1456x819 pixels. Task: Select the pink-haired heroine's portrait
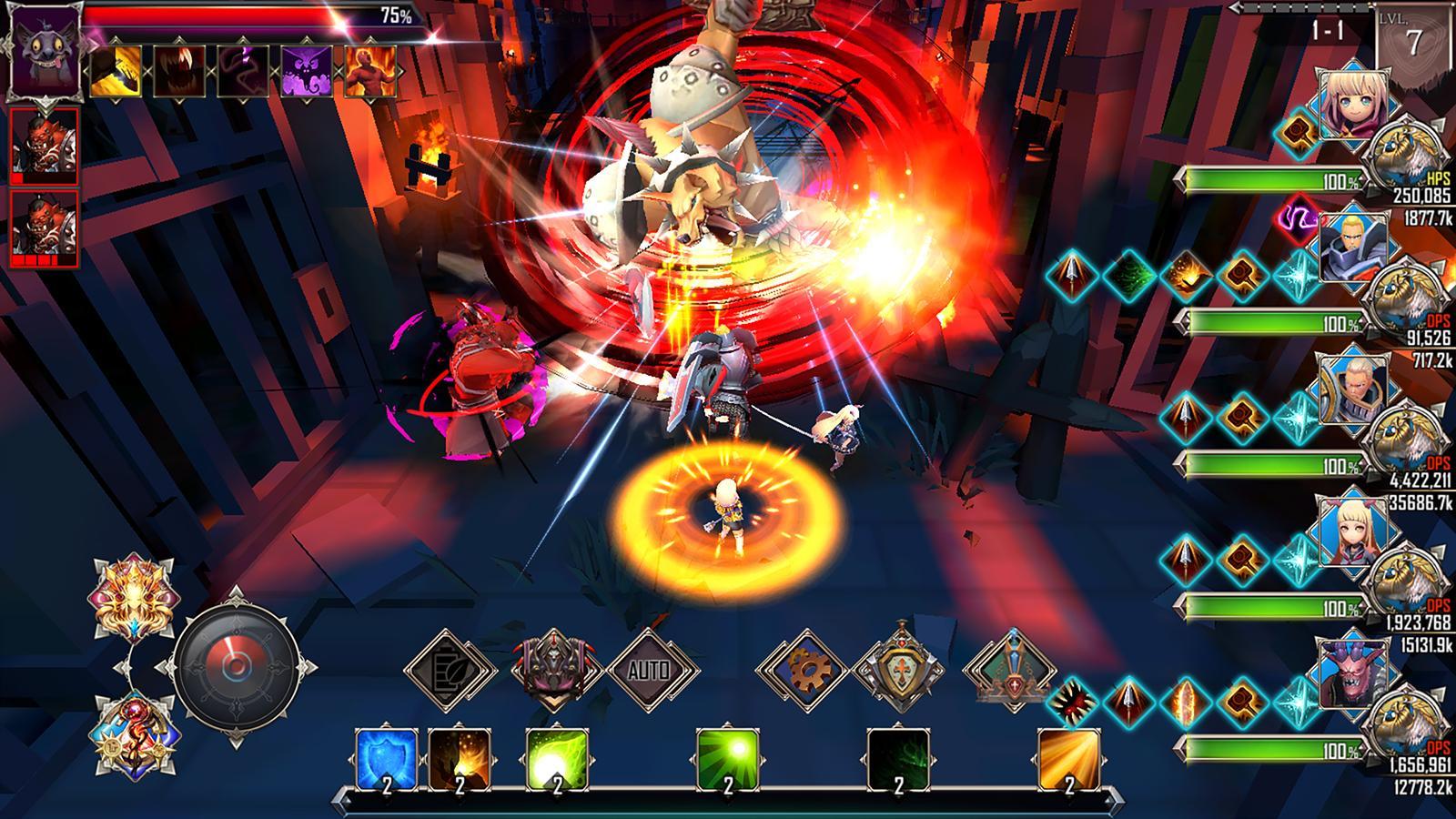(1353, 105)
